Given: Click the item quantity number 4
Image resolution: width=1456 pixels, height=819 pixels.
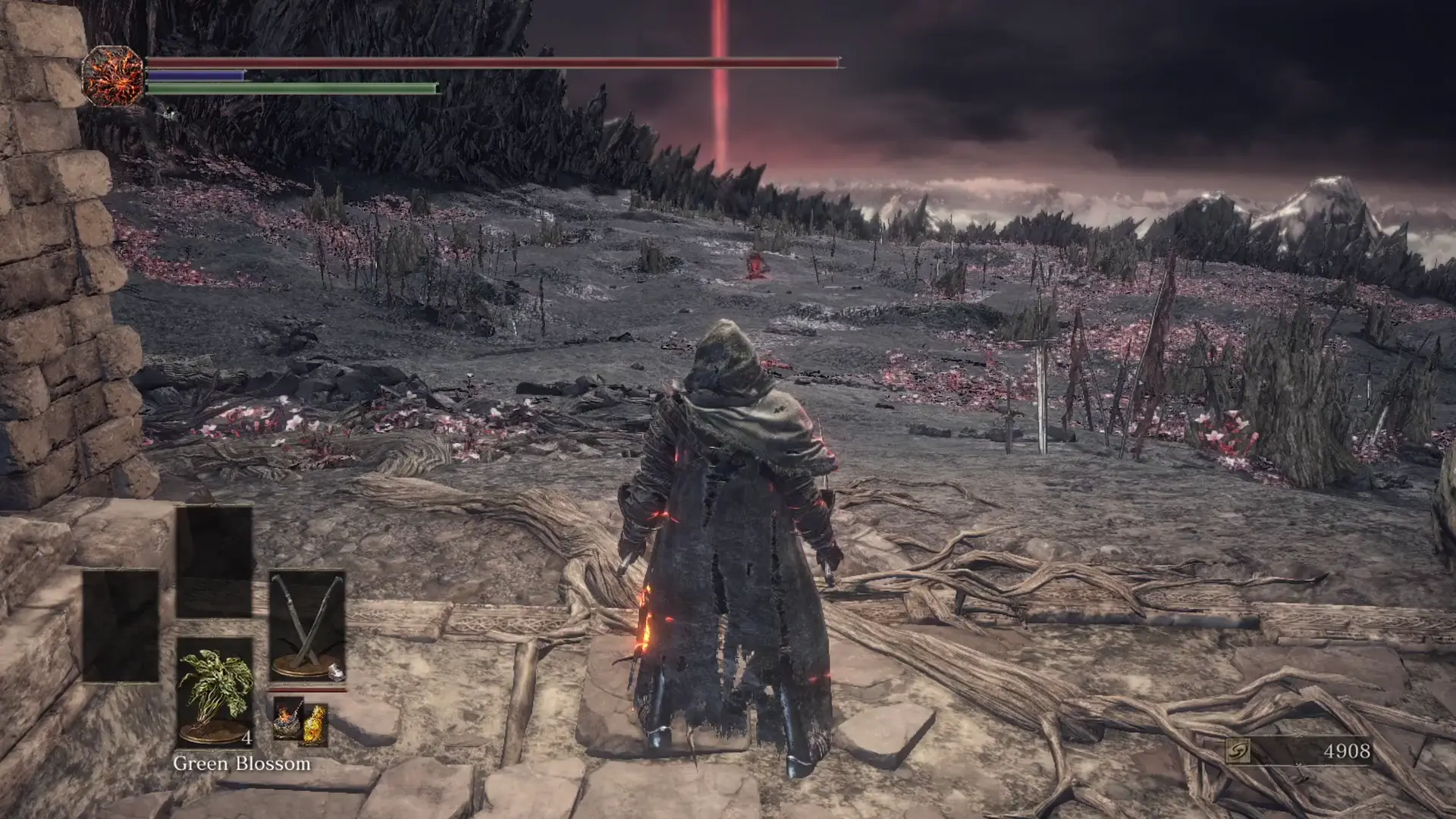Looking at the screenshot, I should click(x=247, y=737).
